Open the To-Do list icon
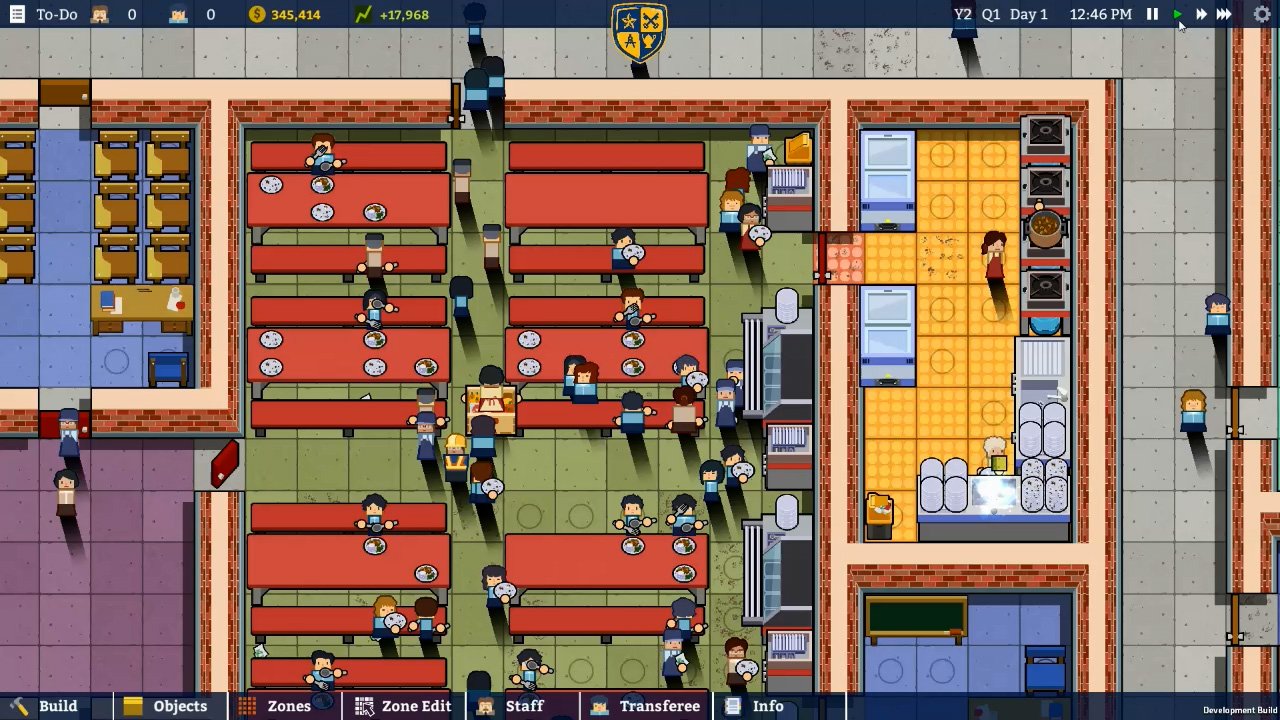Viewport: 1280px width, 720px height. 17,14
